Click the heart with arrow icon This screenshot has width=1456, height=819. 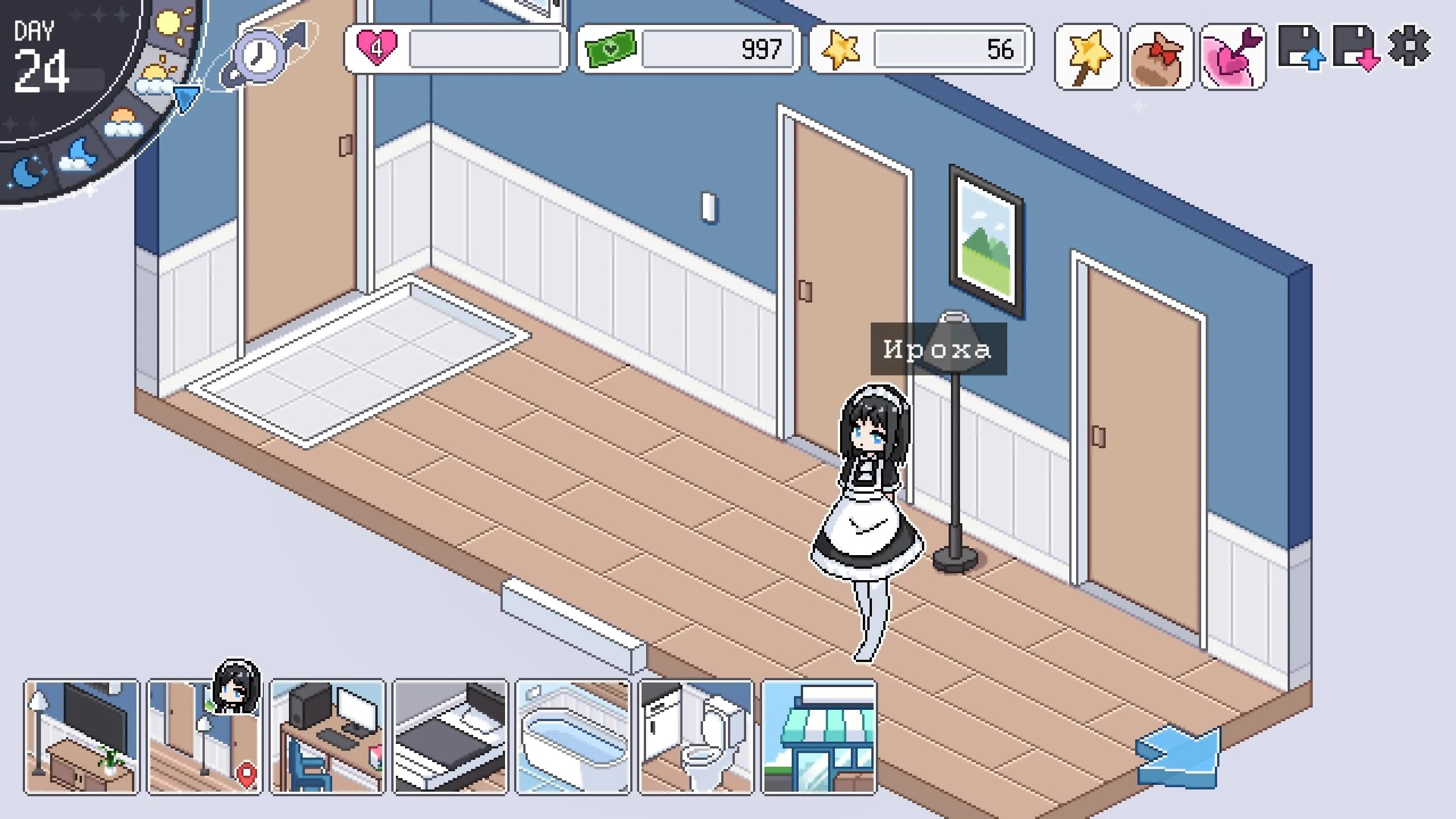click(x=1232, y=57)
